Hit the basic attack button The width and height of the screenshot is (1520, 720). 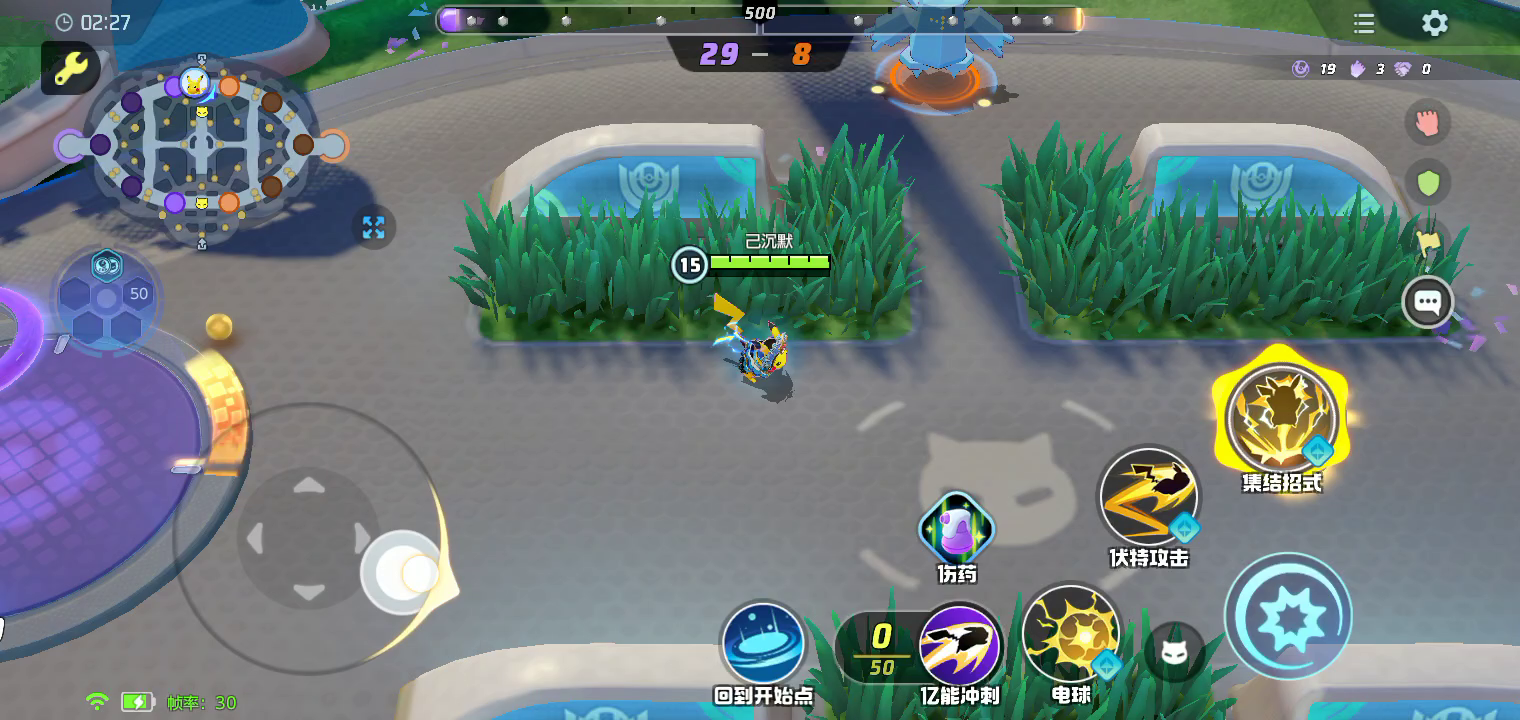click(x=1288, y=617)
